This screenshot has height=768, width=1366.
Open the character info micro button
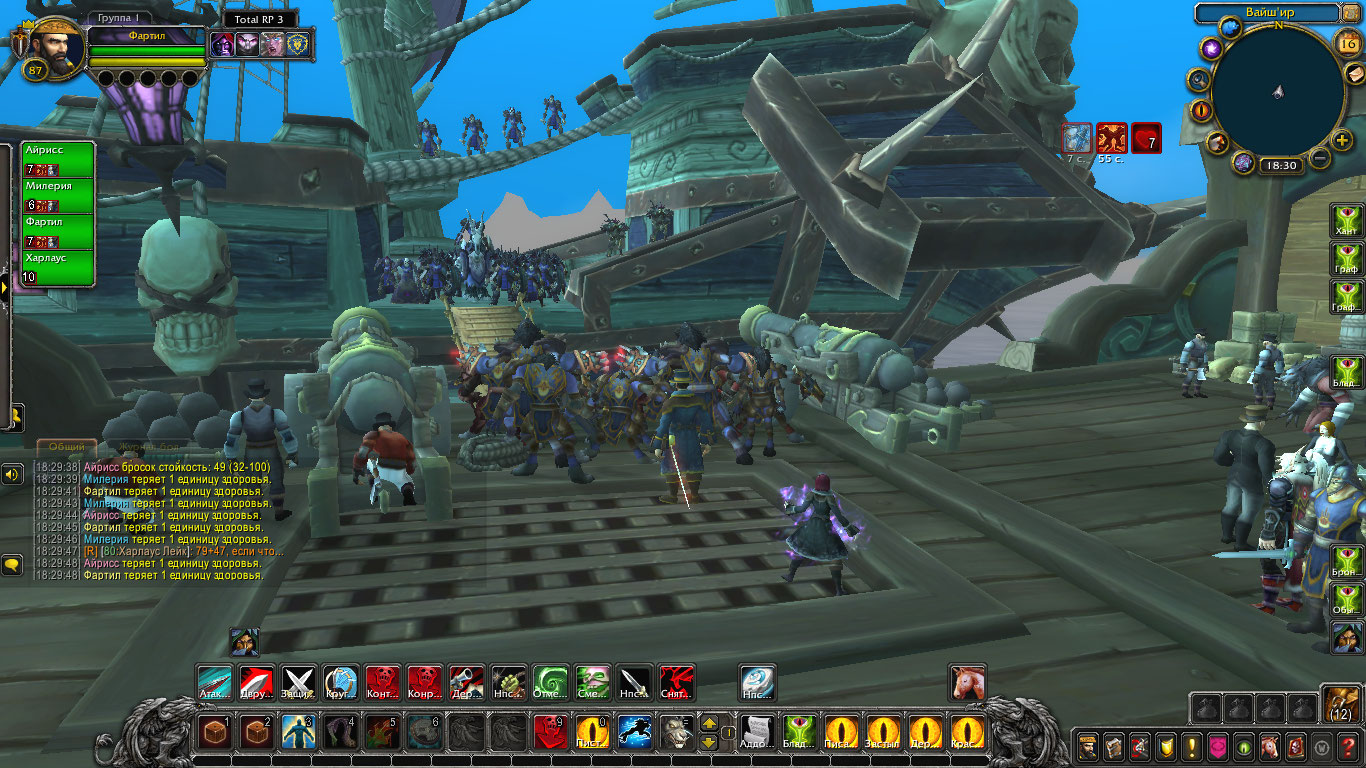pos(1088,746)
